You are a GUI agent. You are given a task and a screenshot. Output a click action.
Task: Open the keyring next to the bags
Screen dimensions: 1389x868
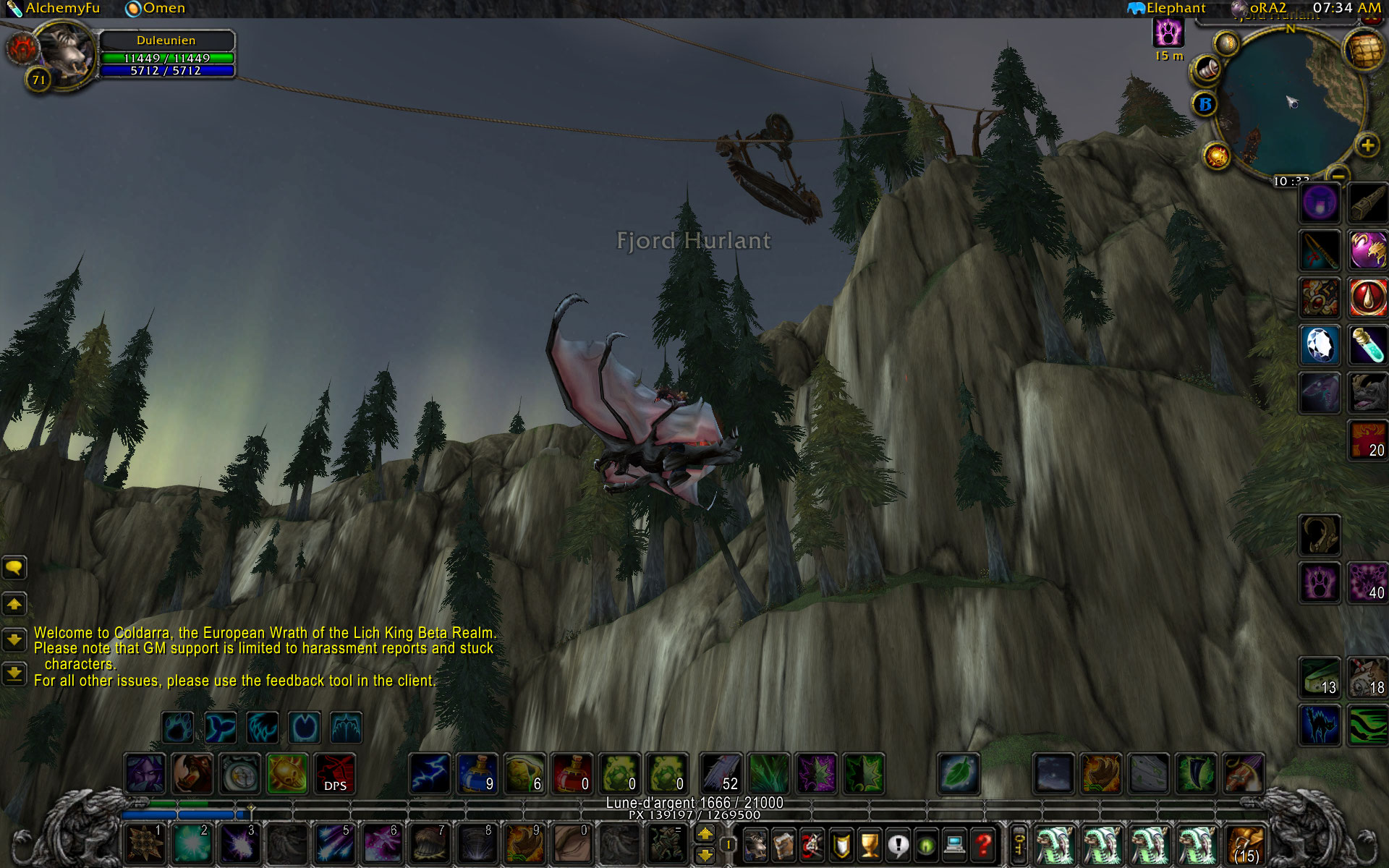[x=1019, y=844]
